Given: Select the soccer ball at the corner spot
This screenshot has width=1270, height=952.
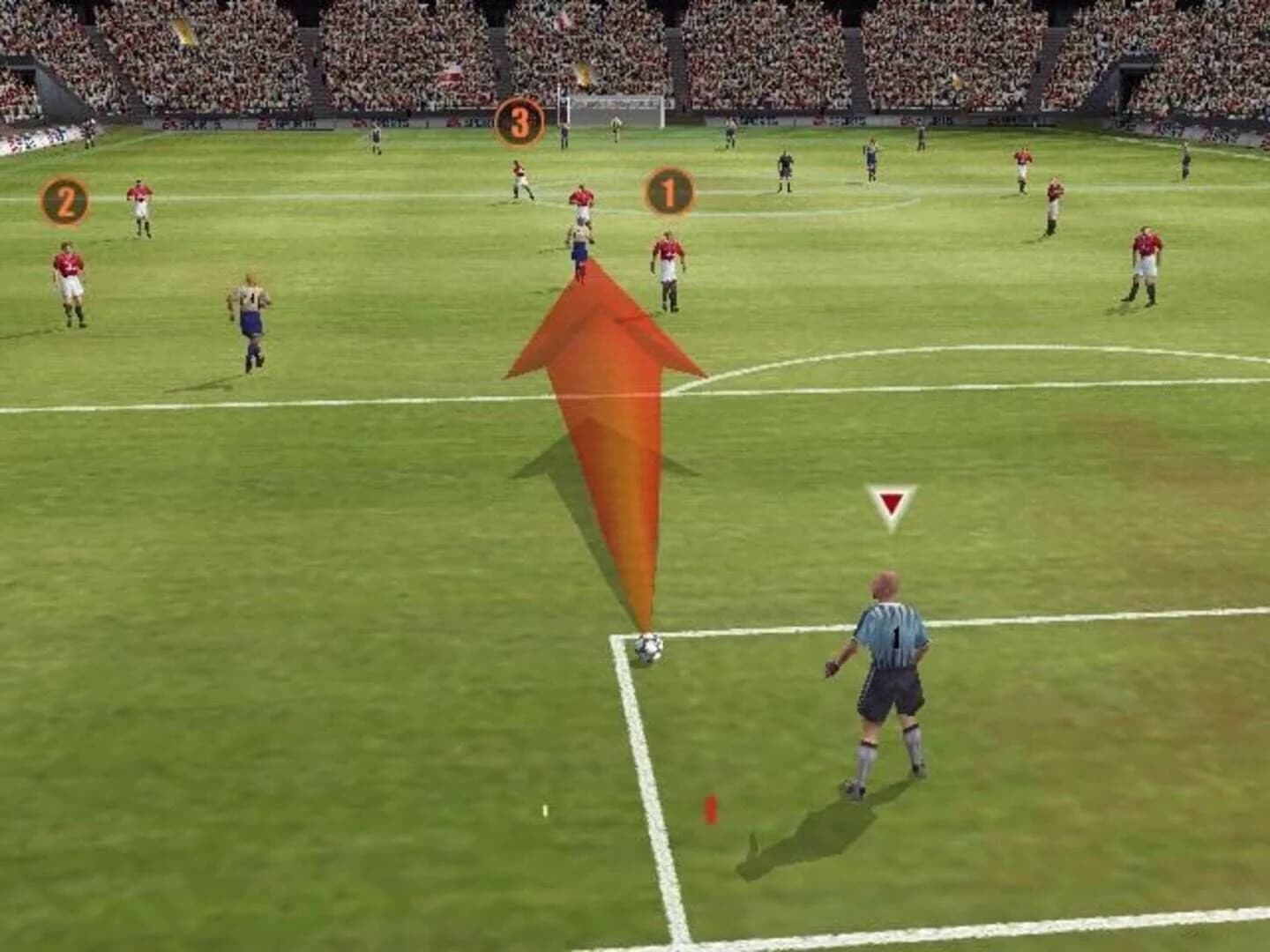Looking at the screenshot, I should pyautogui.click(x=650, y=648).
